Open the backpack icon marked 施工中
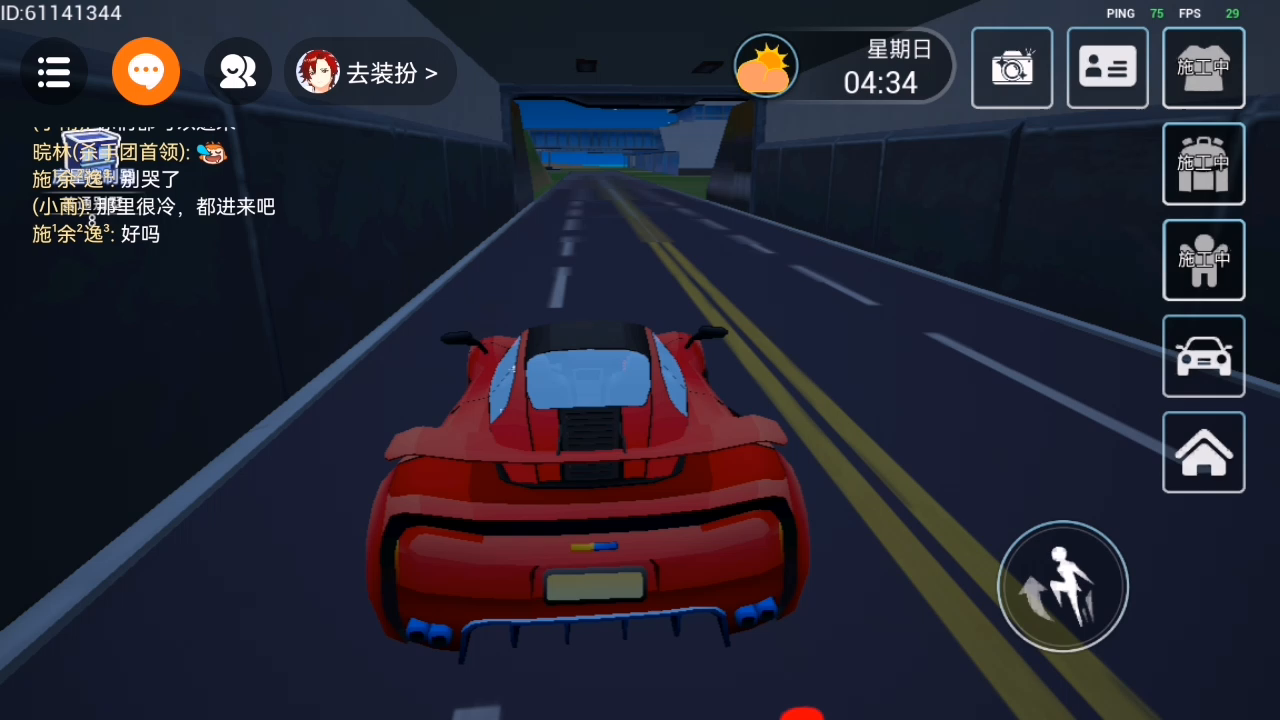 (1203, 164)
